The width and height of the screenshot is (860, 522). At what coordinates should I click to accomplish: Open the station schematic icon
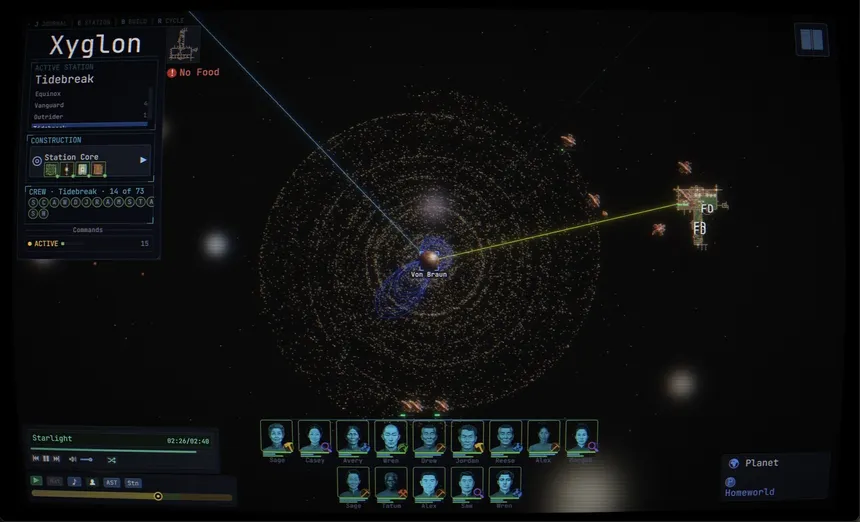tap(181, 43)
